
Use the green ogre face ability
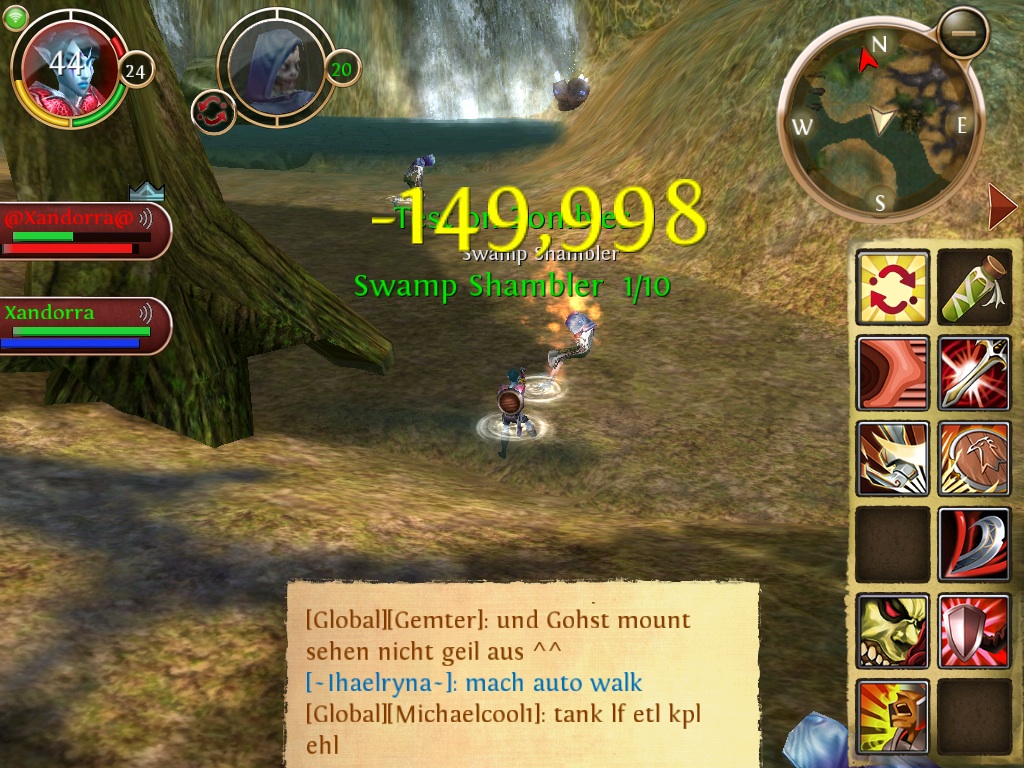click(893, 631)
